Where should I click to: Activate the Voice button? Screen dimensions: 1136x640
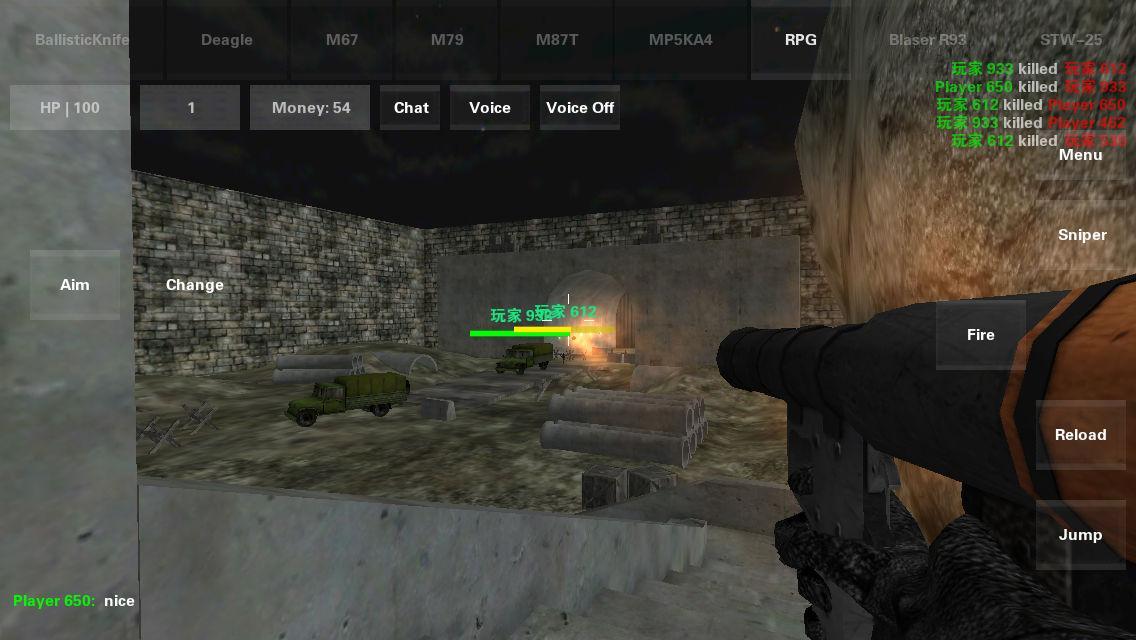point(490,108)
